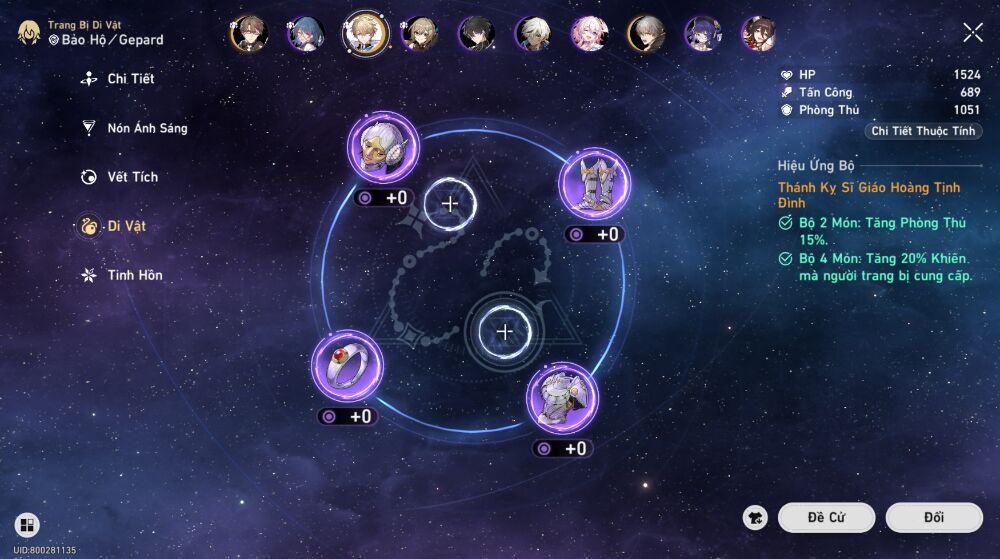Select the equipped body armor relic slot
This screenshot has height=559, width=1000.
coord(562,397)
